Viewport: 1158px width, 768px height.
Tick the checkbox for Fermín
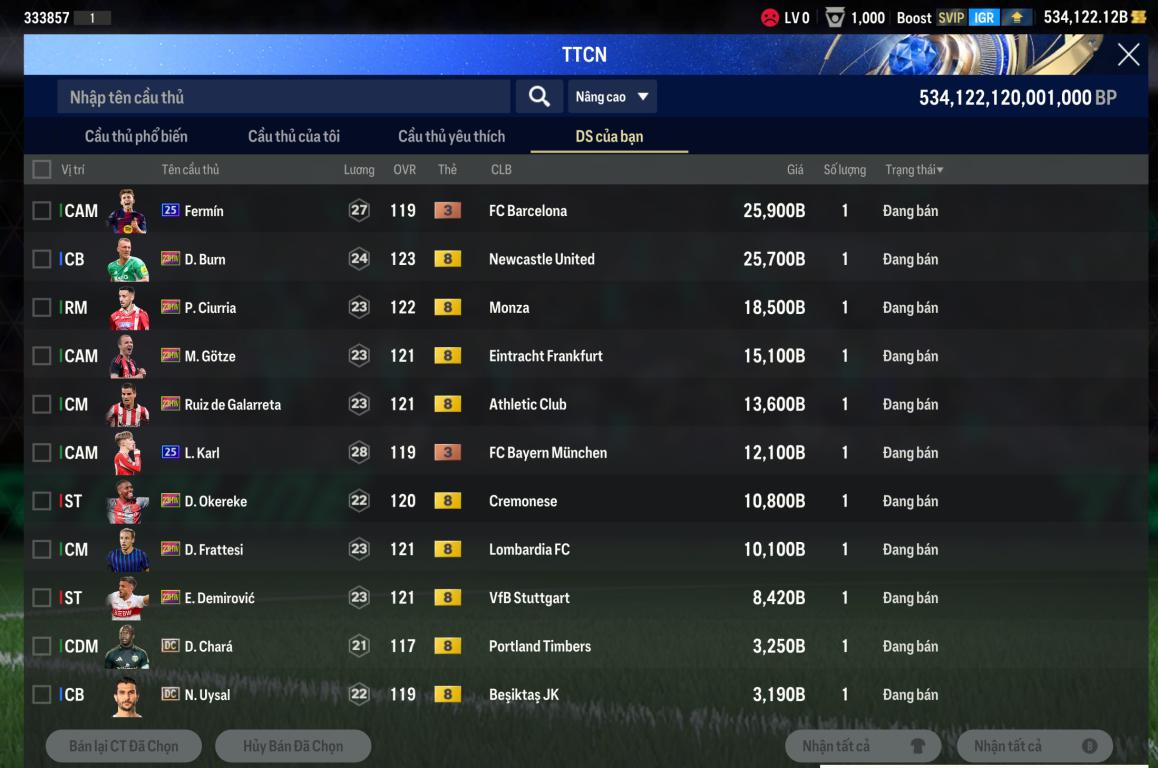[42, 211]
